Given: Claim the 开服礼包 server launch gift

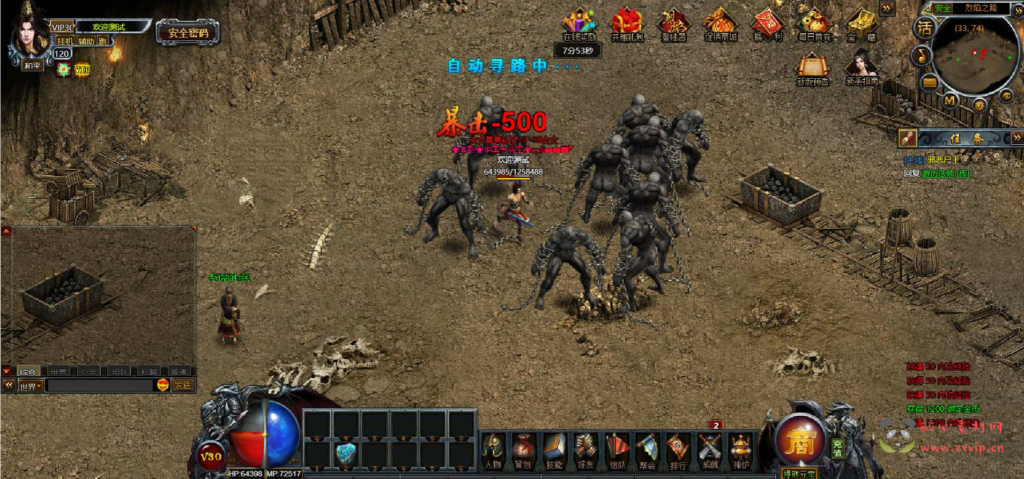Looking at the screenshot, I should tap(626, 23).
